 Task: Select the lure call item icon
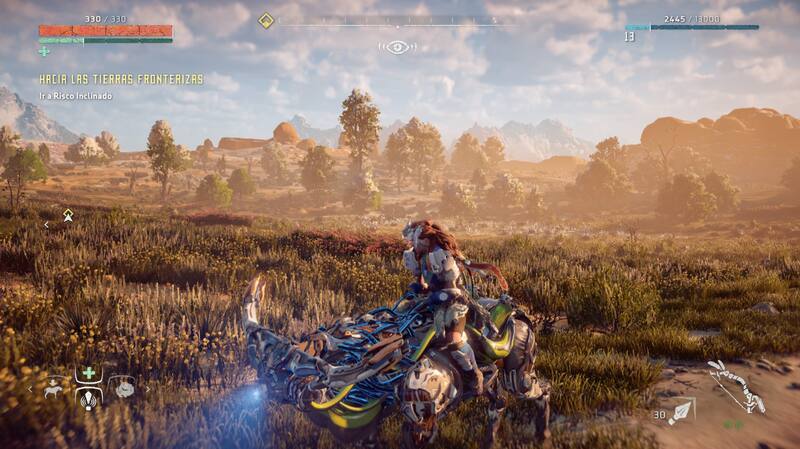[89, 397]
